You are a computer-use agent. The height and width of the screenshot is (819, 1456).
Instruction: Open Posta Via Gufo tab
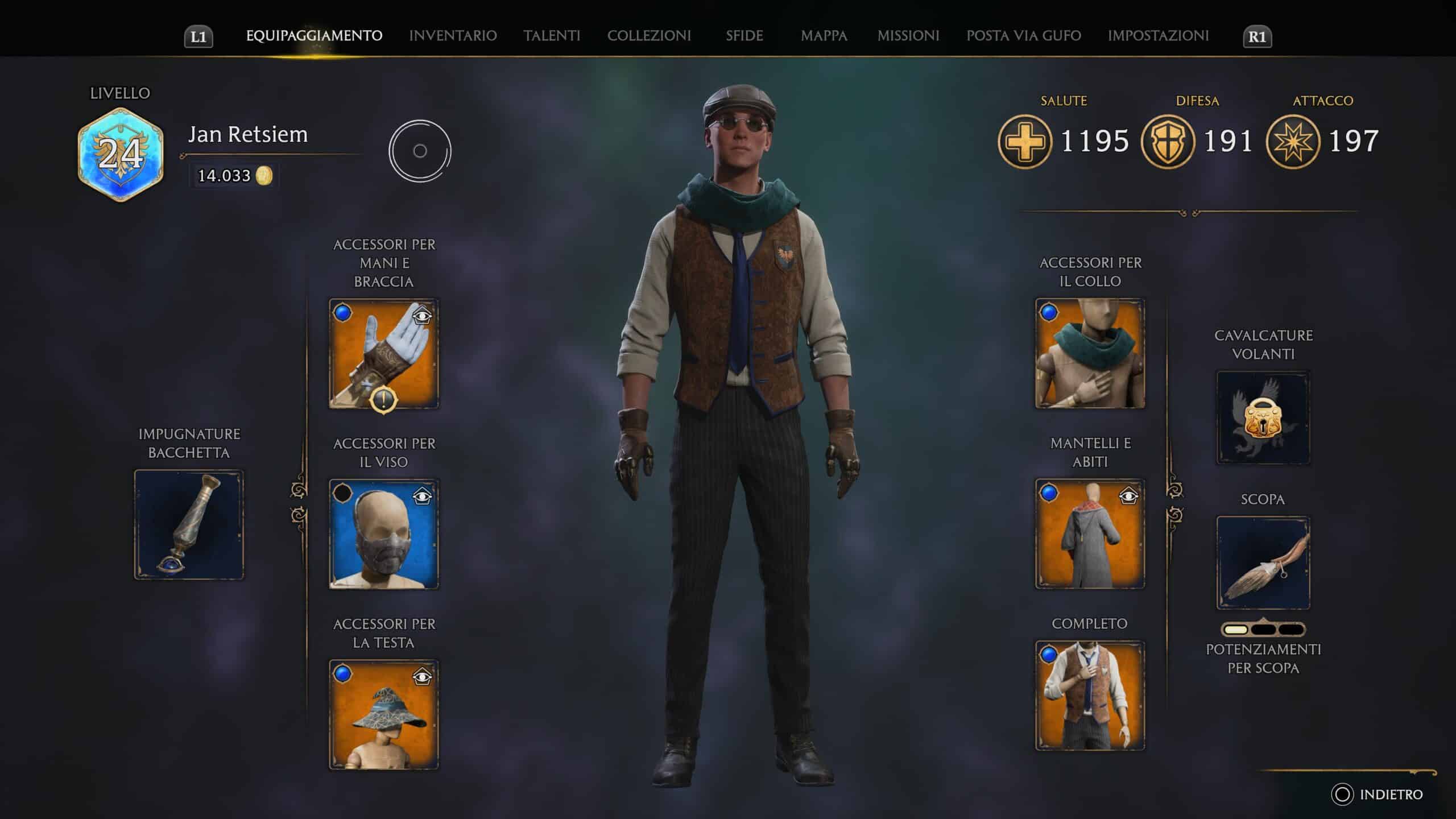[1024, 36]
